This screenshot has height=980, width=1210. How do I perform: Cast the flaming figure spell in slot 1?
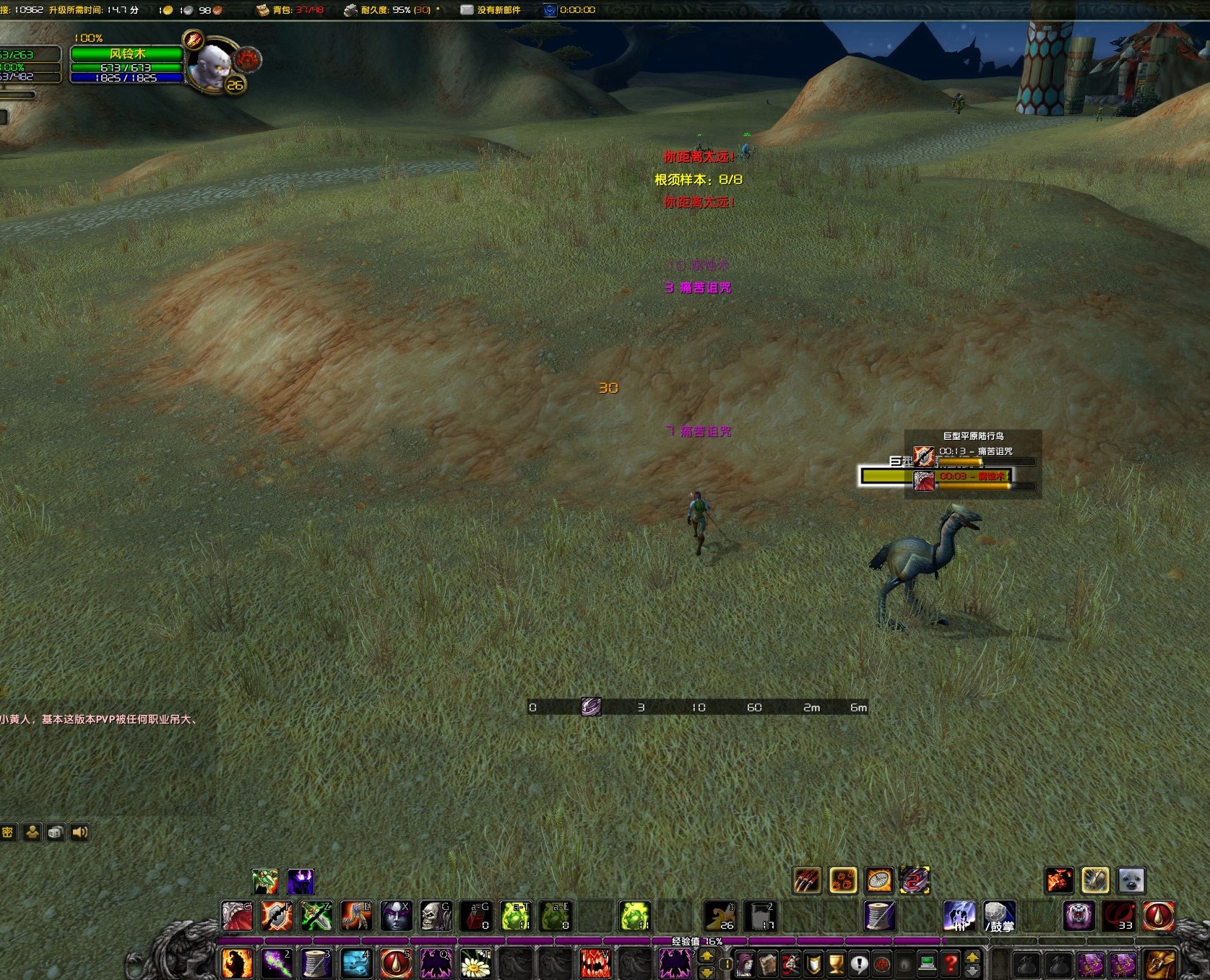tap(237, 963)
